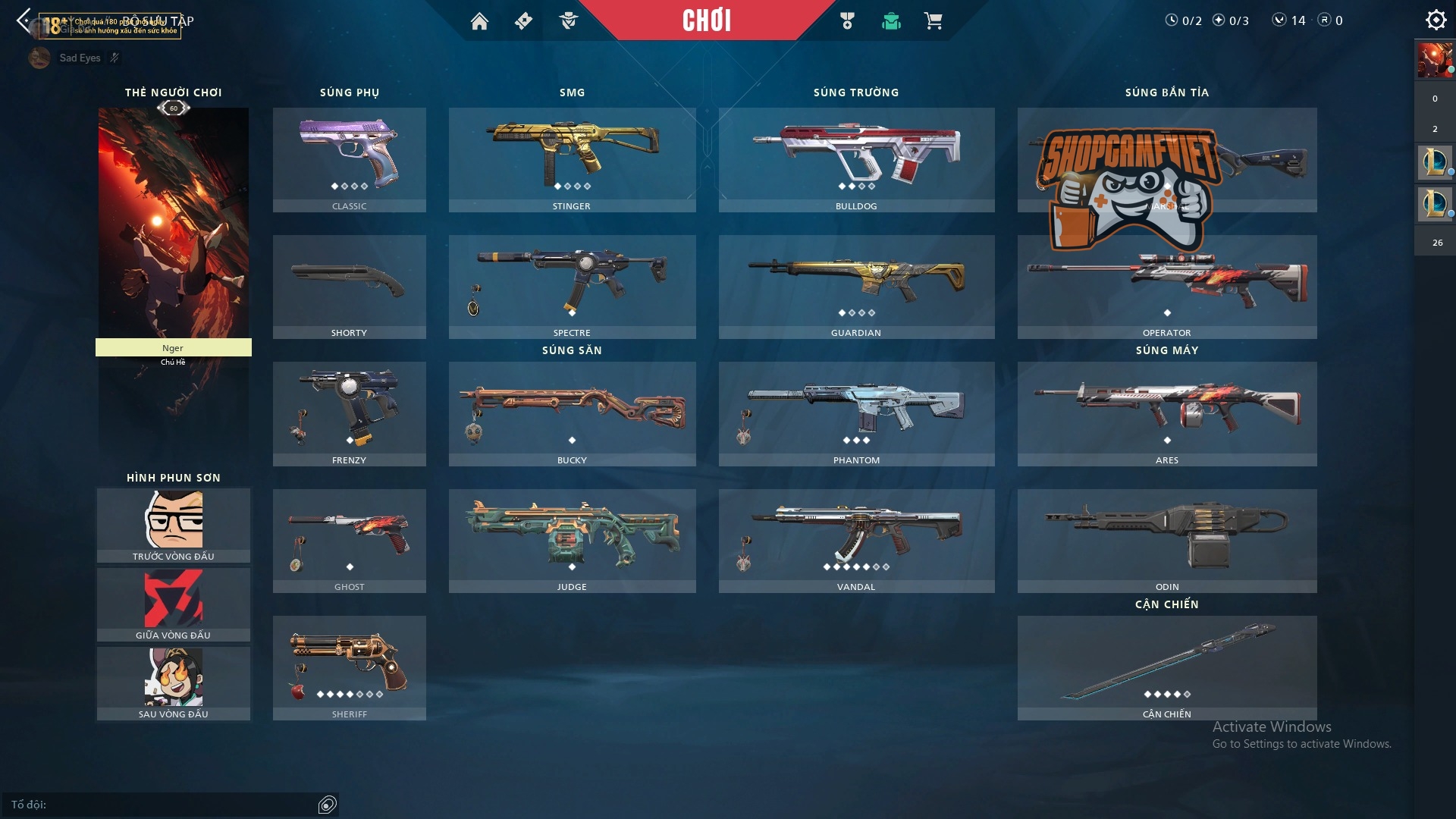Select the SAU VÒNG ĐẤU spray
The width and height of the screenshot is (1456, 819).
(x=173, y=680)
